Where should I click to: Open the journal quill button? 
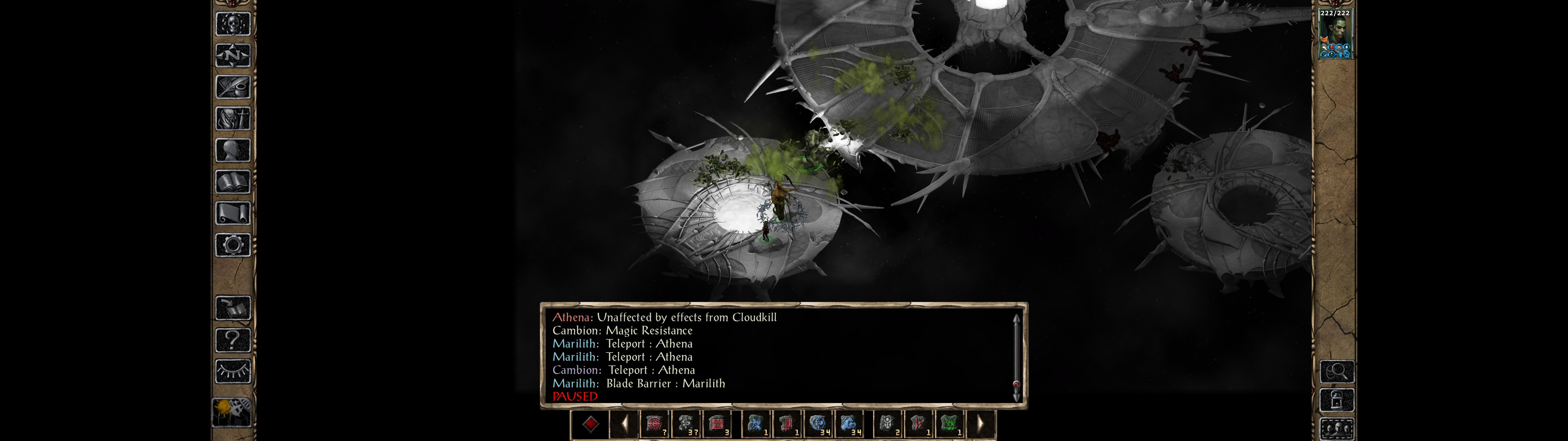[x=233, y=87]
